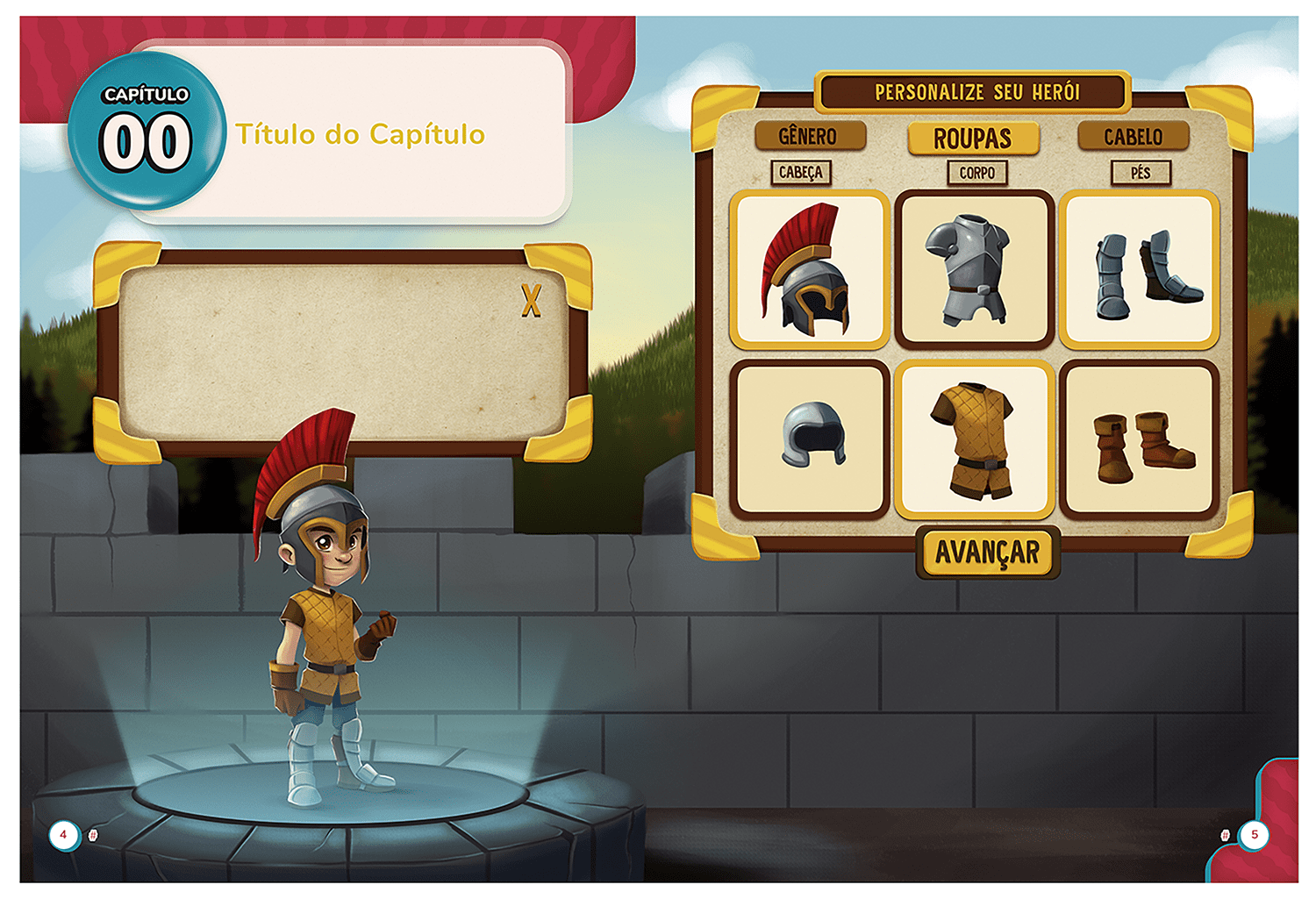The image size is (1316, 899).
Task: Select the Corpo category label
Action: tap(976, 173)
